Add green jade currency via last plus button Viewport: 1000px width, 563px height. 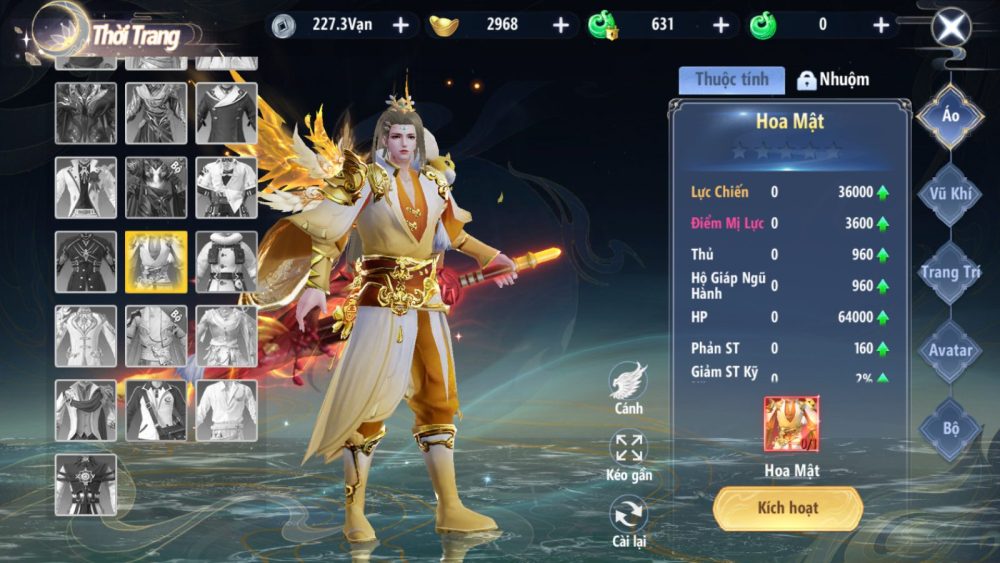881,25
